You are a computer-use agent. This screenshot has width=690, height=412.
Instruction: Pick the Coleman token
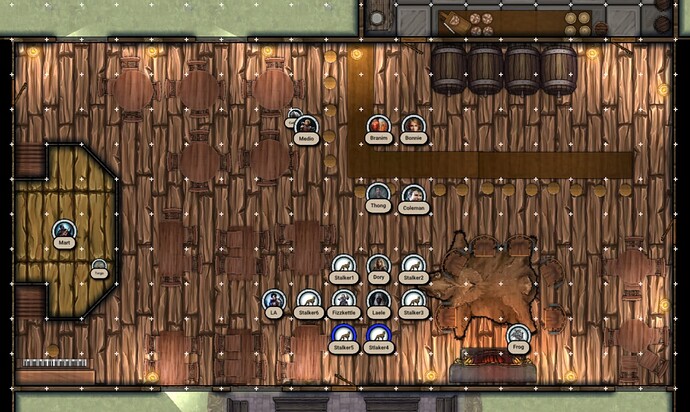[x=413, y=196]
